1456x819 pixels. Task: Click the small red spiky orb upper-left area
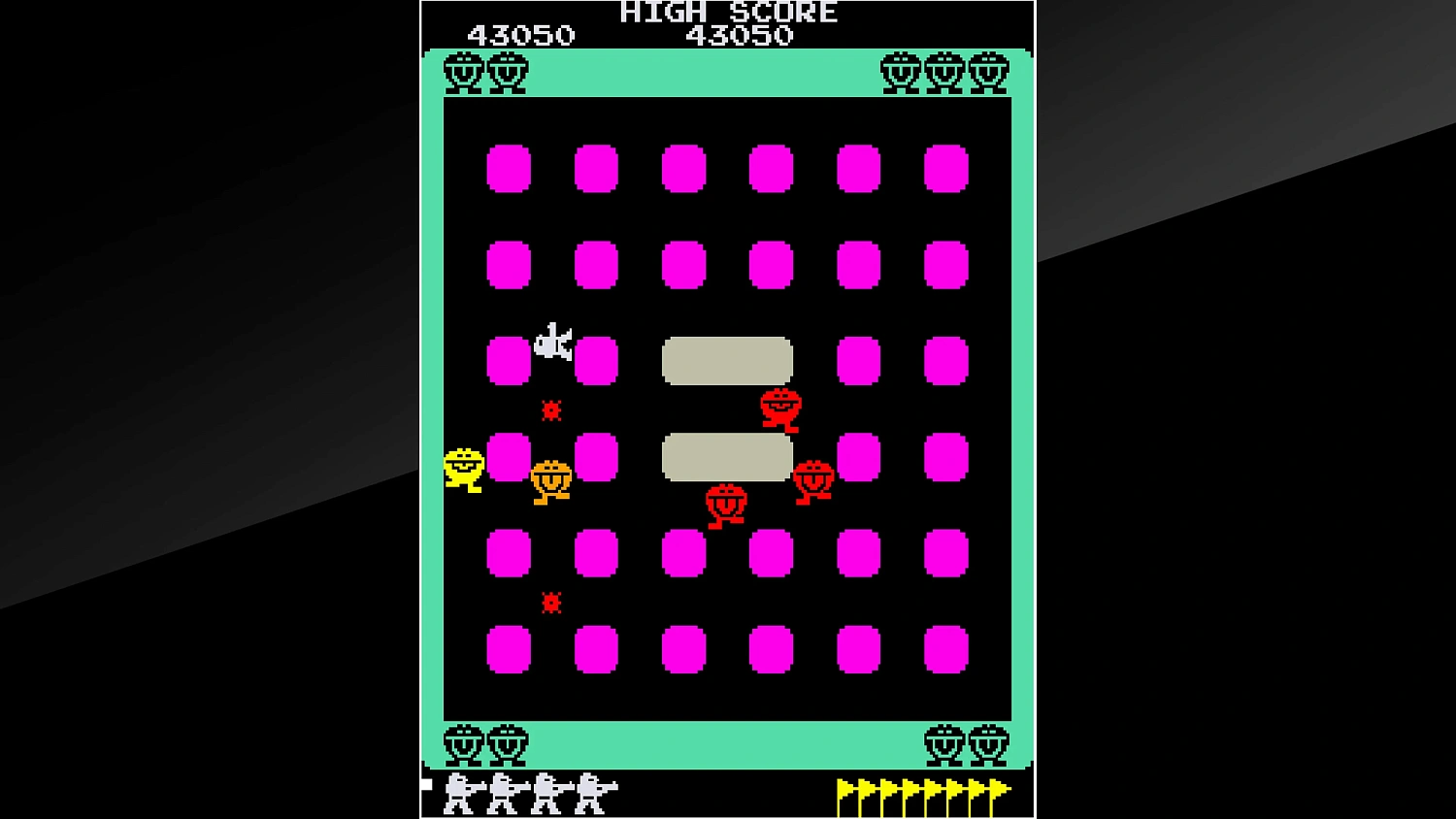click(x=549, y=411)
